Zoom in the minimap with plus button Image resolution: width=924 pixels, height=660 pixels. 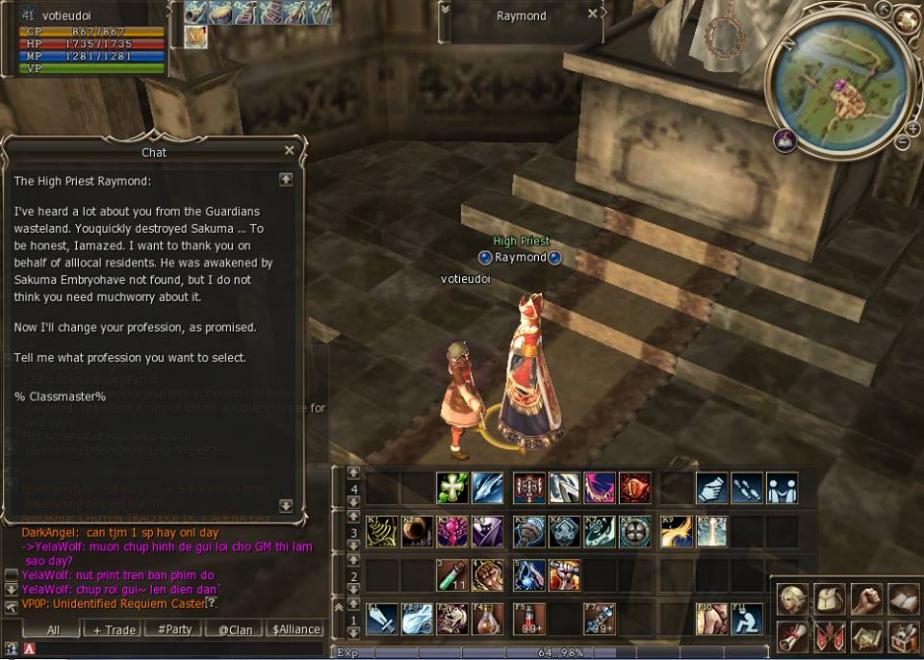pyautogui.click(x=912, y=129)
